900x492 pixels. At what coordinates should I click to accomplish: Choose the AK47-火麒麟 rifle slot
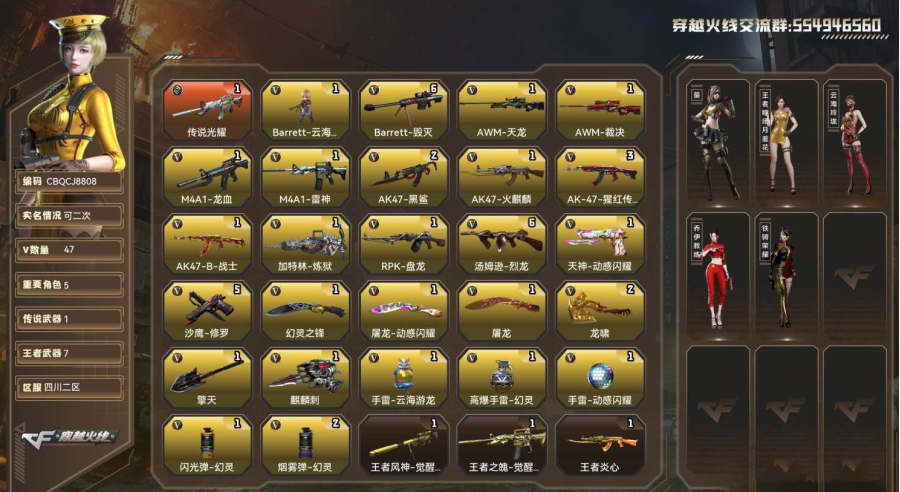pos(502,177)
